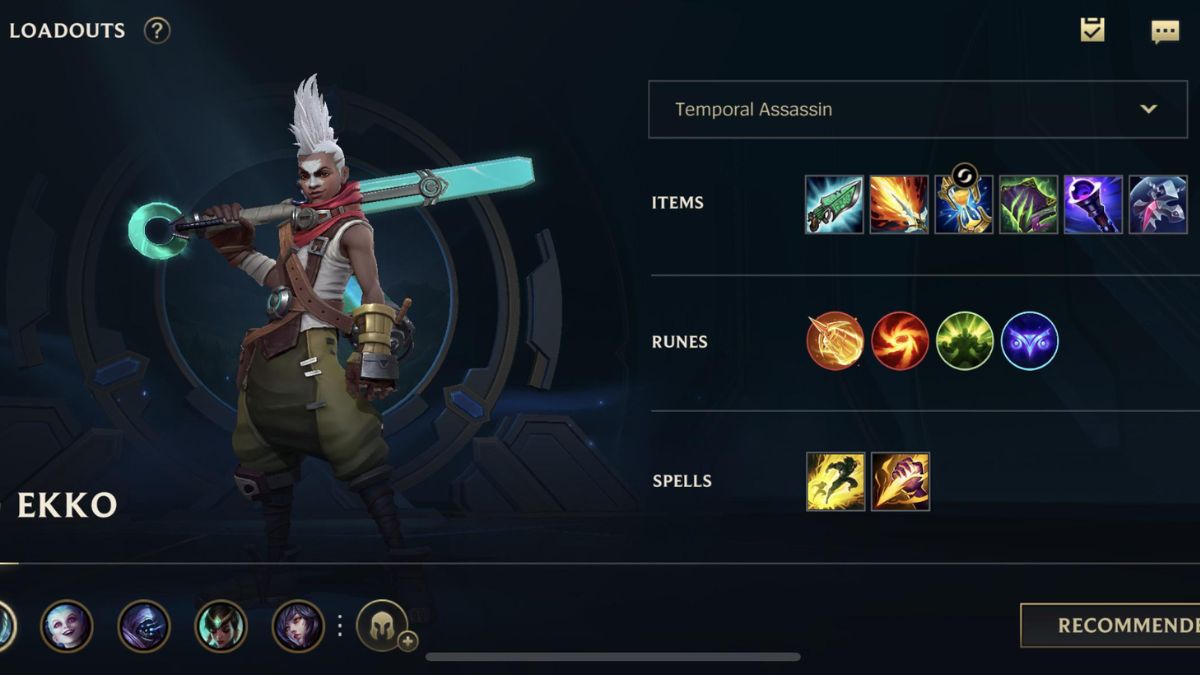Choose the red fire swirl rune
Image resolution: width=1200 pixels, height=675 pixels.
coord(900,341)
